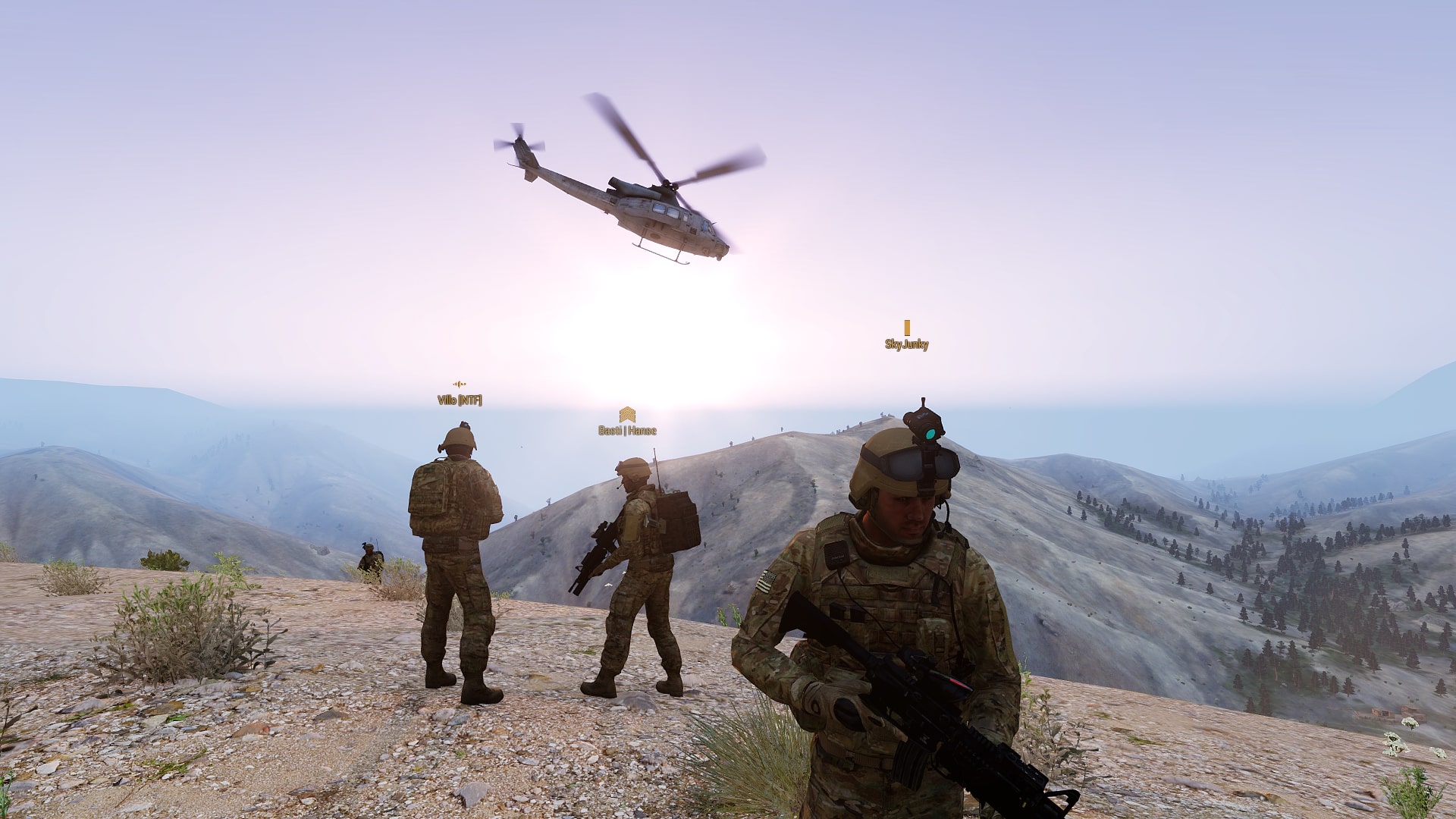Click the Sky Junky player name tag
Screen dimensions: 1456x819
click(906, 344)
